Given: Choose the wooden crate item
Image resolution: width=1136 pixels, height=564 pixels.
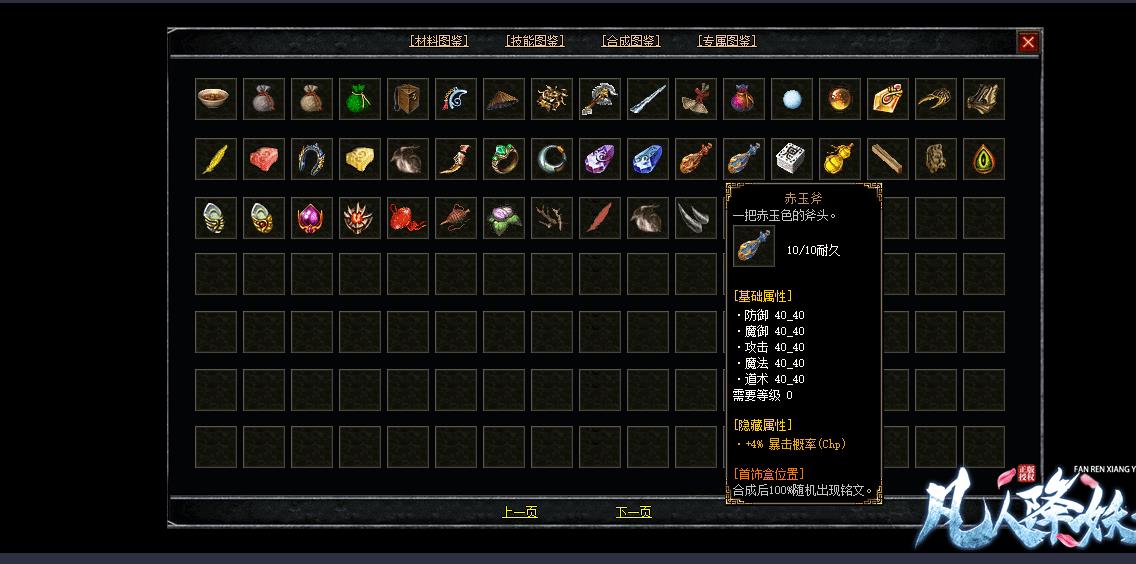Looking at the screenshot, I should [408, 99].
